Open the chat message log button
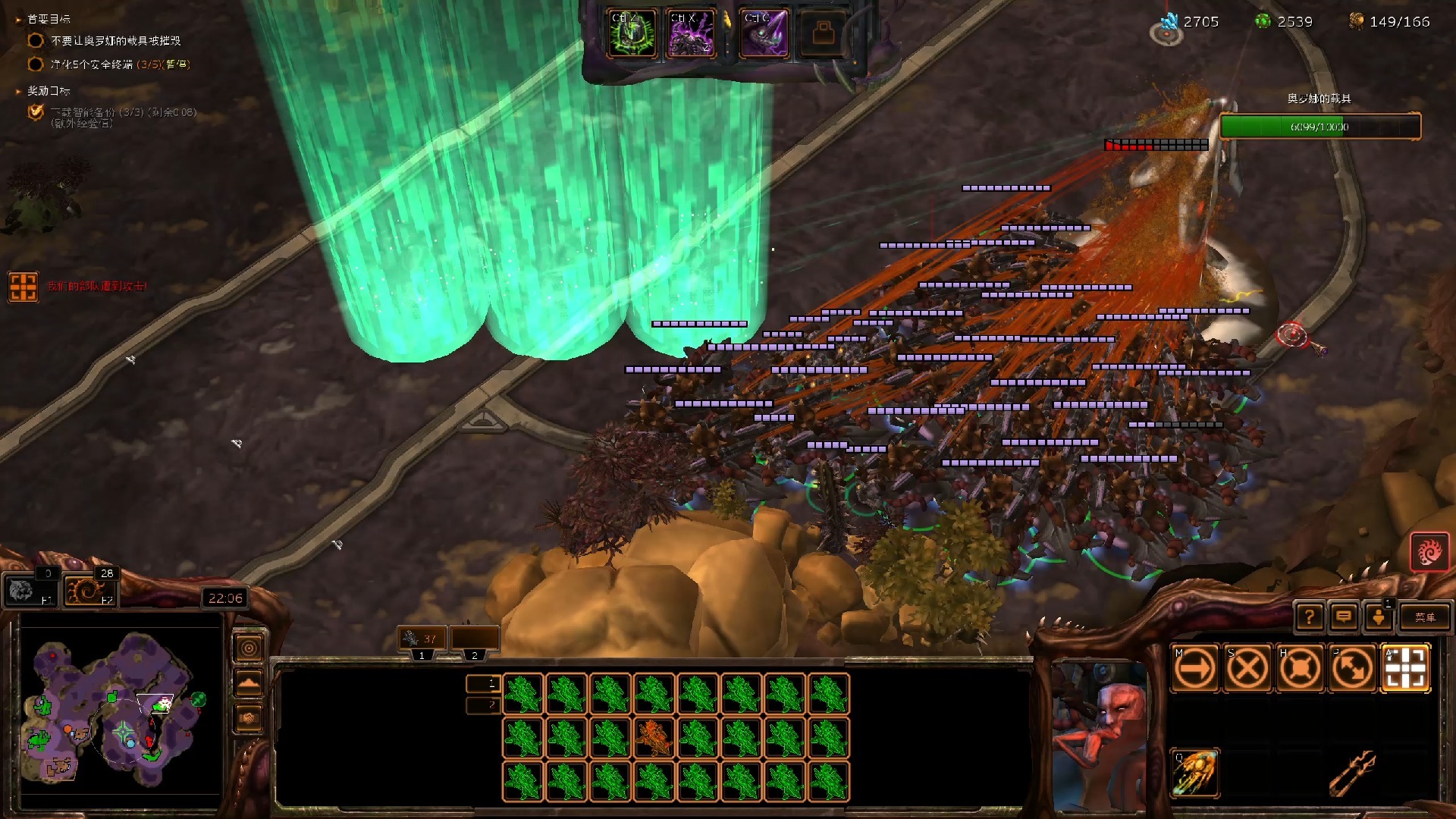Image resolution: width=1456 pixels, height=819 pixels. pos(1344,617)
